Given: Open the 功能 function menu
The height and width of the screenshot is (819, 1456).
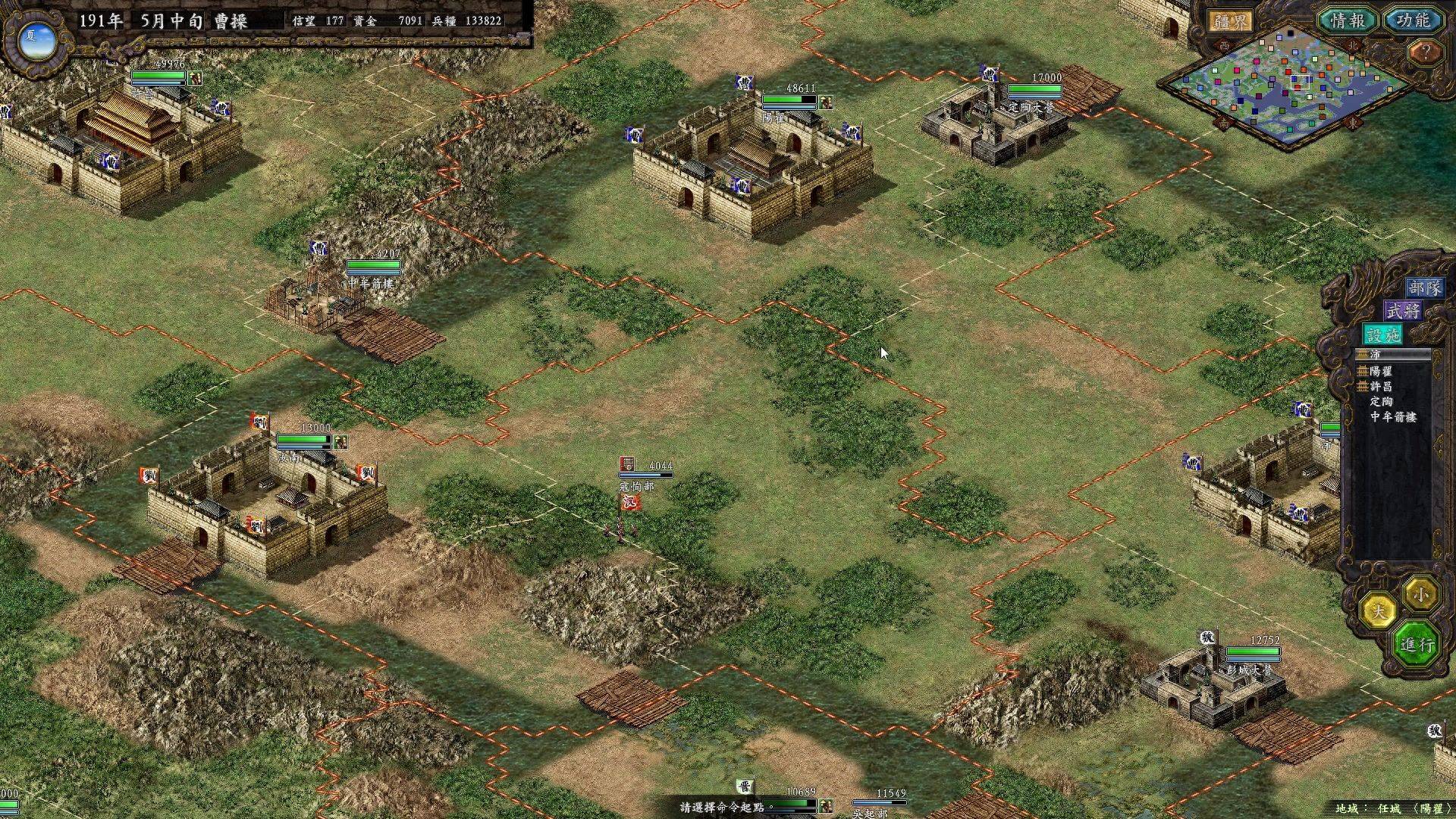Looking at the screenshot, I should pyautogui.click(x=1413, y=21).
